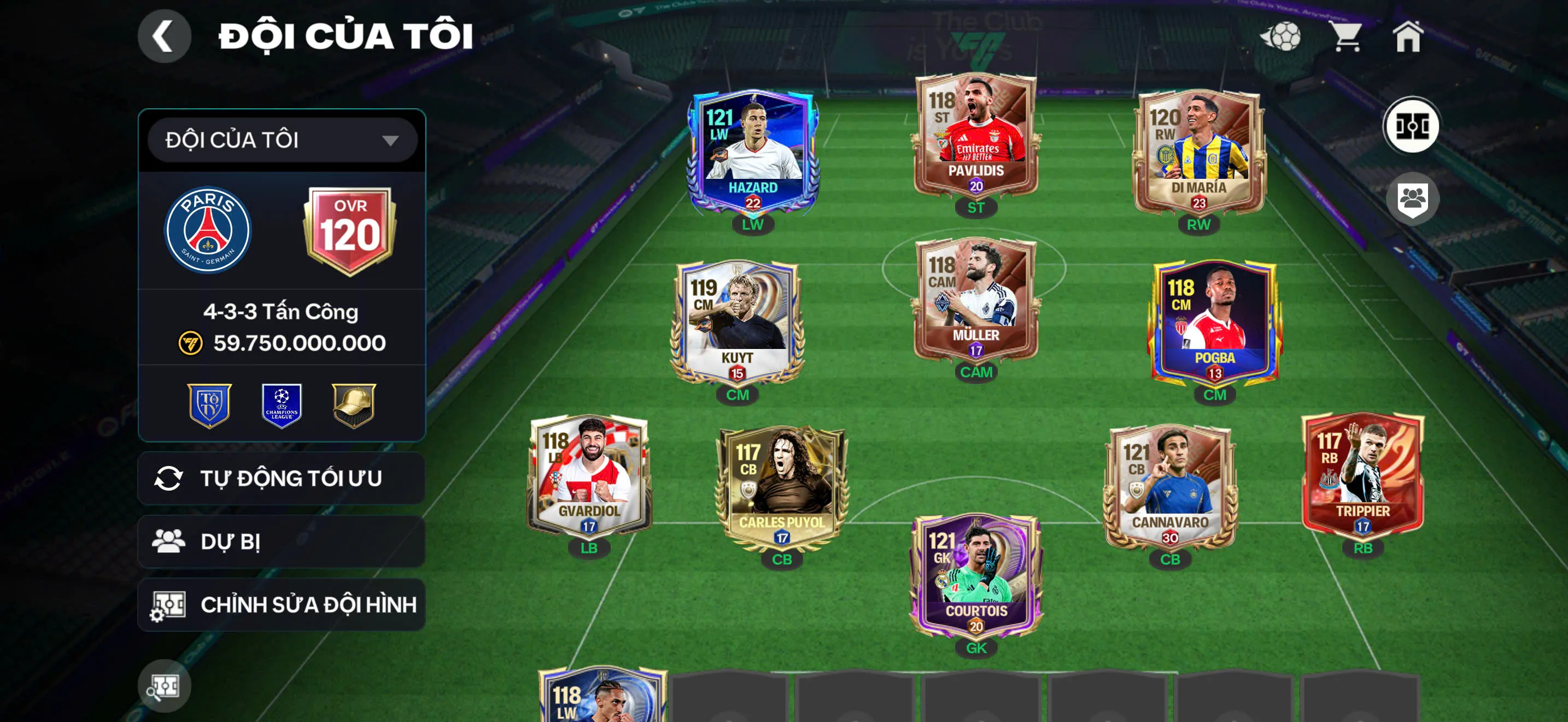The image size is (1568, 722).
Task: Choose the Carles Puyol CB card
Action: (782, 486)
